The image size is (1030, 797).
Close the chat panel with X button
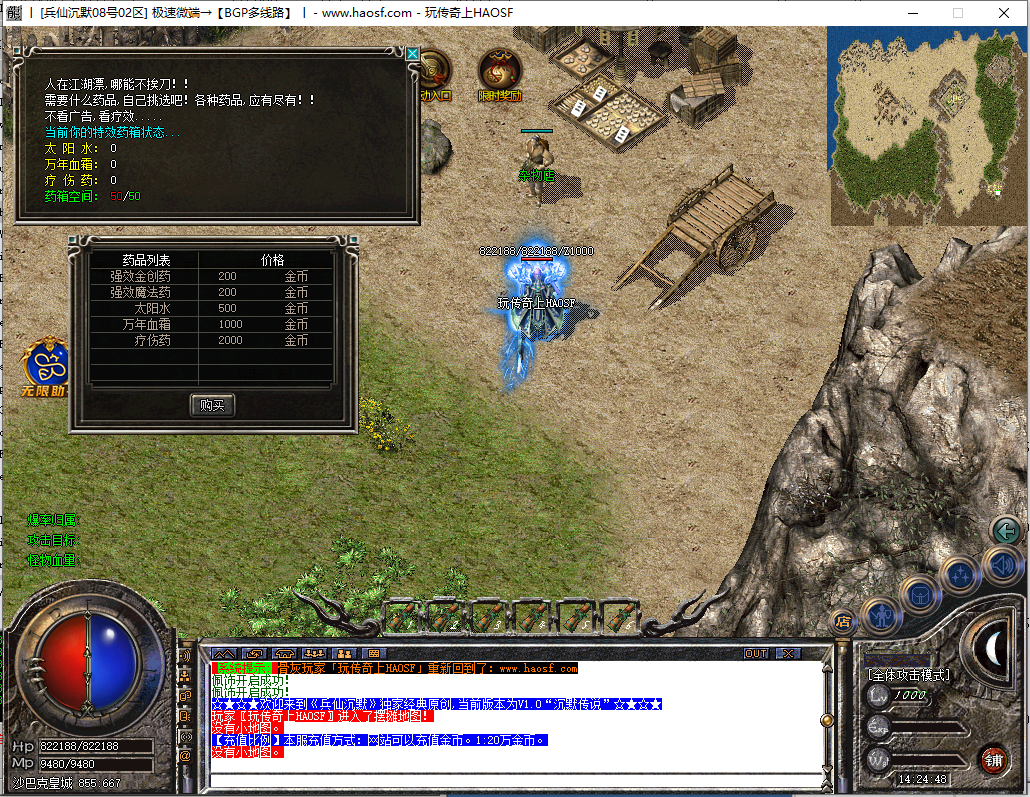coord(788,653)
